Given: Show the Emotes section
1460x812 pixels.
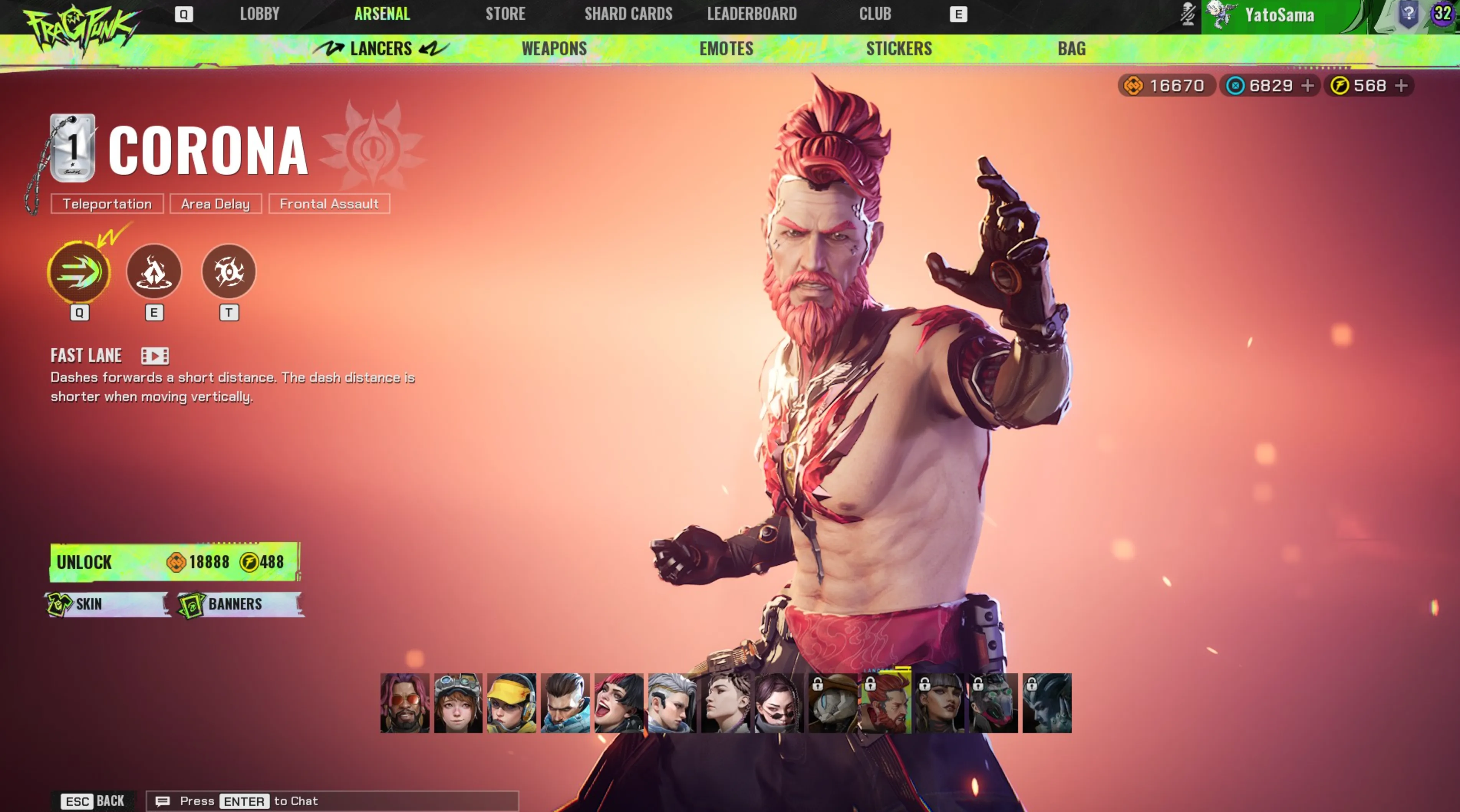Looking at the screenshot, I should click(726, 49).
